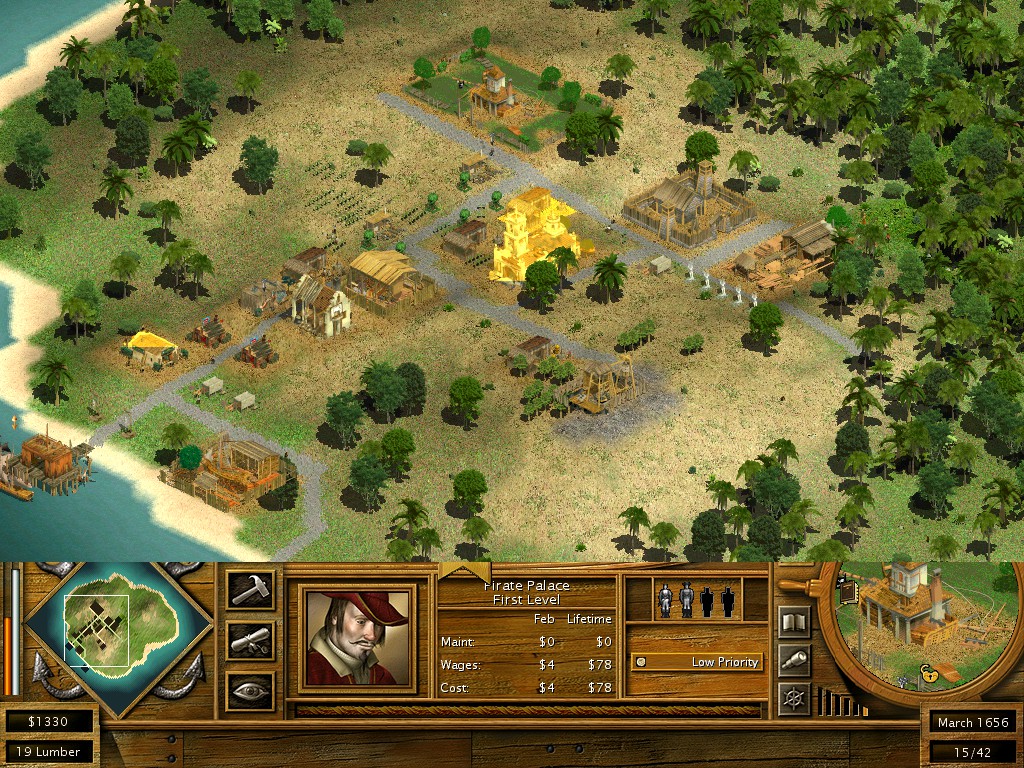Image resolution: width=1024 pixels, height=768 pixels.
Task: Click the small book icon on the lens
Action: click(850, 593)
